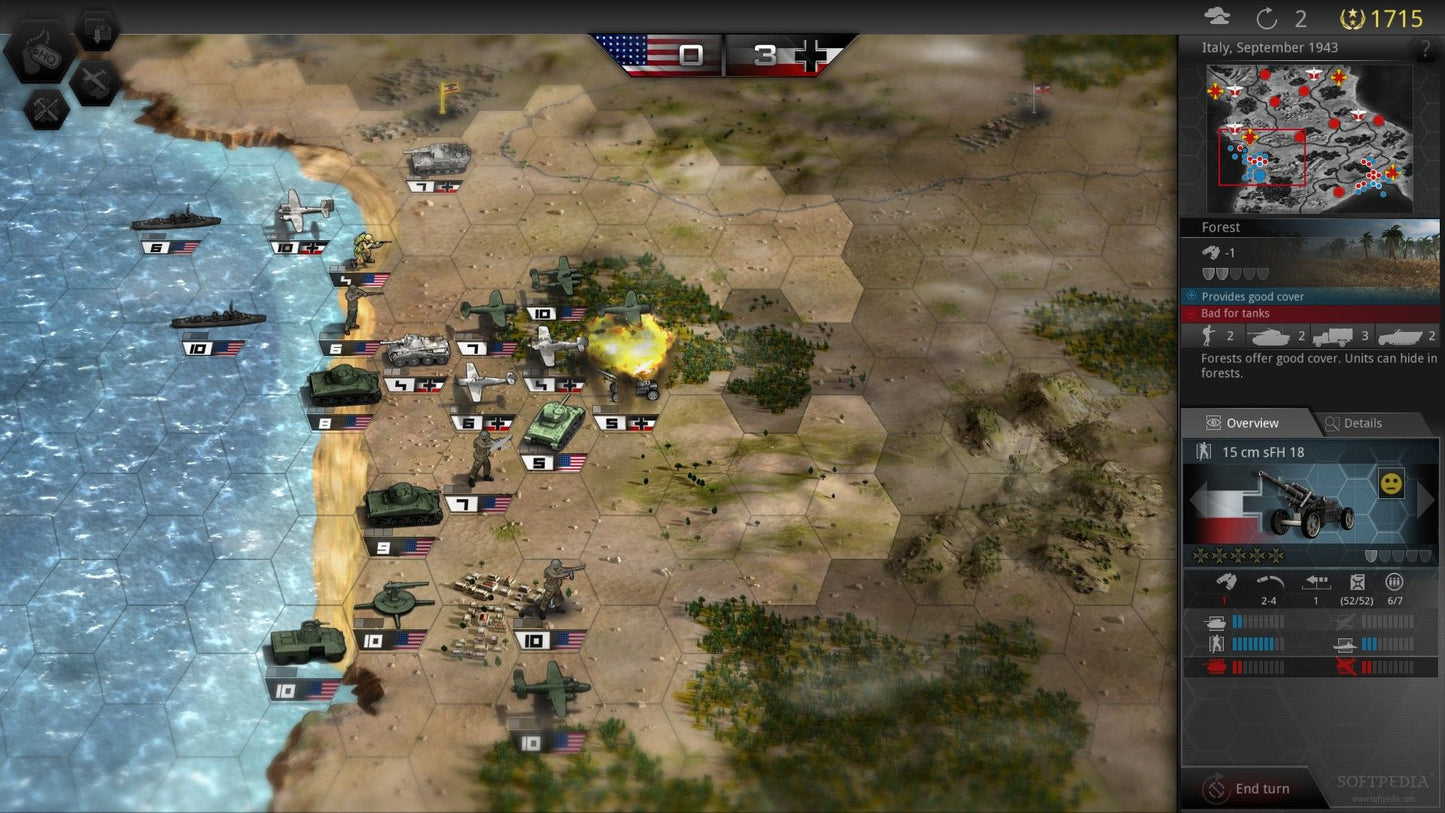The width and height of the screenshot is (1445, 813).
Task: Click the turn counter arrow icon
Action: 1266,17
